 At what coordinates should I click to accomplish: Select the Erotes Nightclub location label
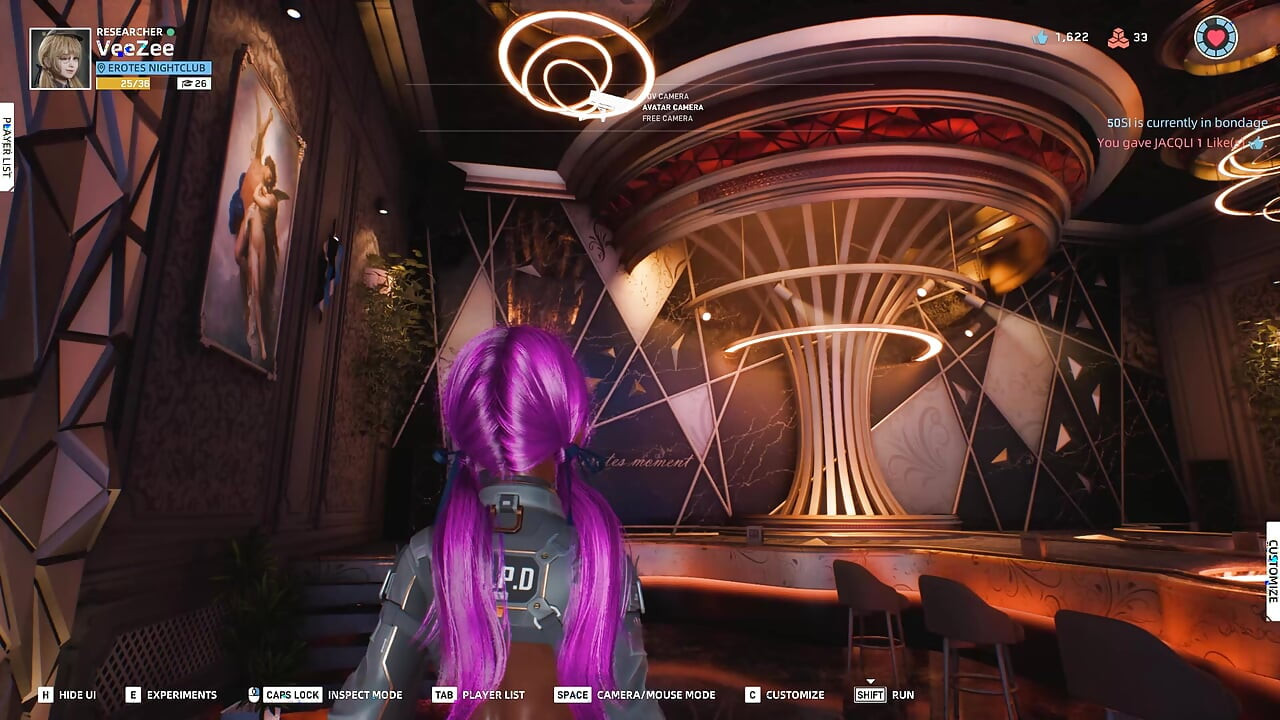(x=153, y=68)
